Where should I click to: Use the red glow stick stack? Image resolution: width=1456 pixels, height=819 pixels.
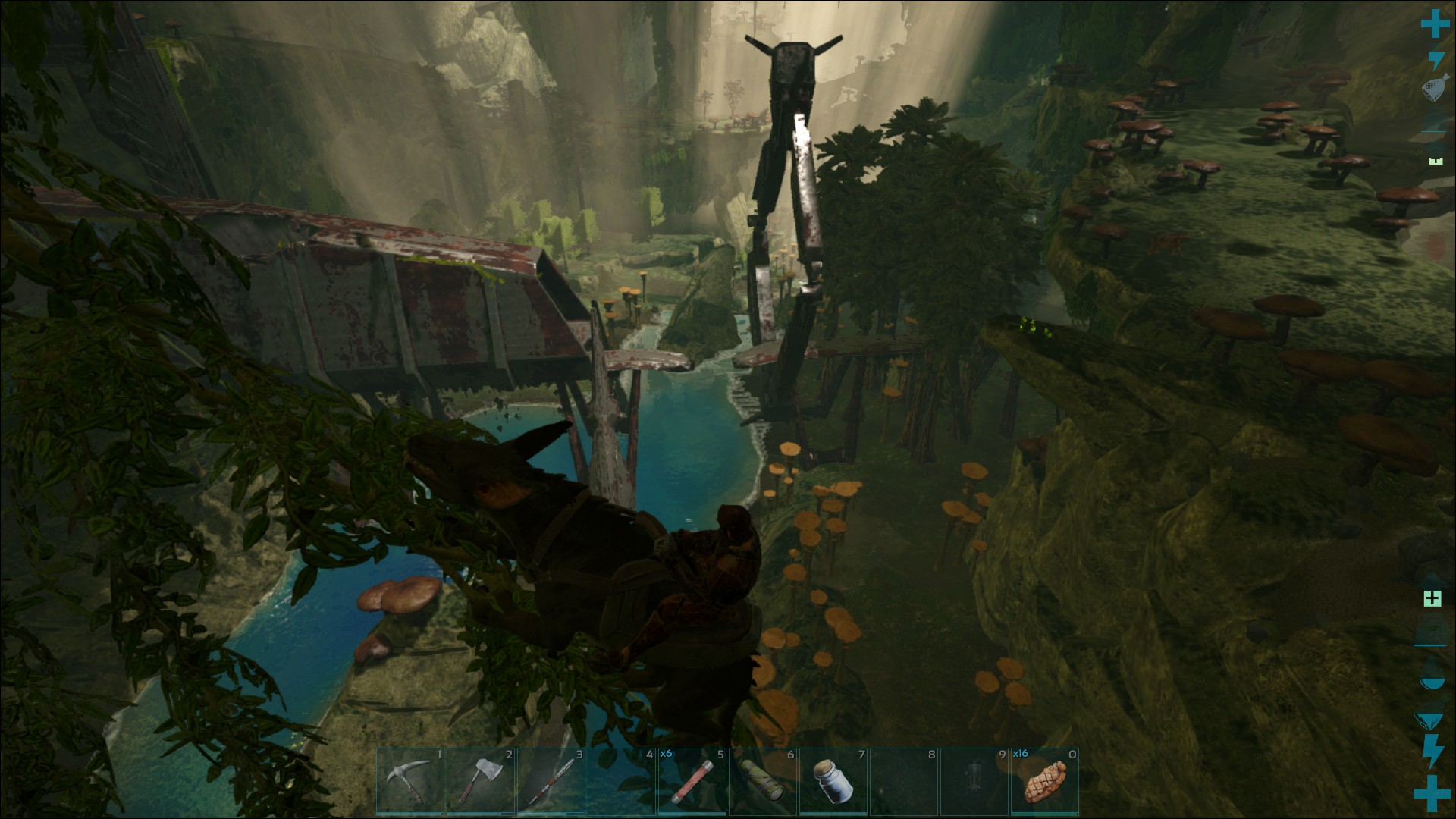tap(692, 782)
